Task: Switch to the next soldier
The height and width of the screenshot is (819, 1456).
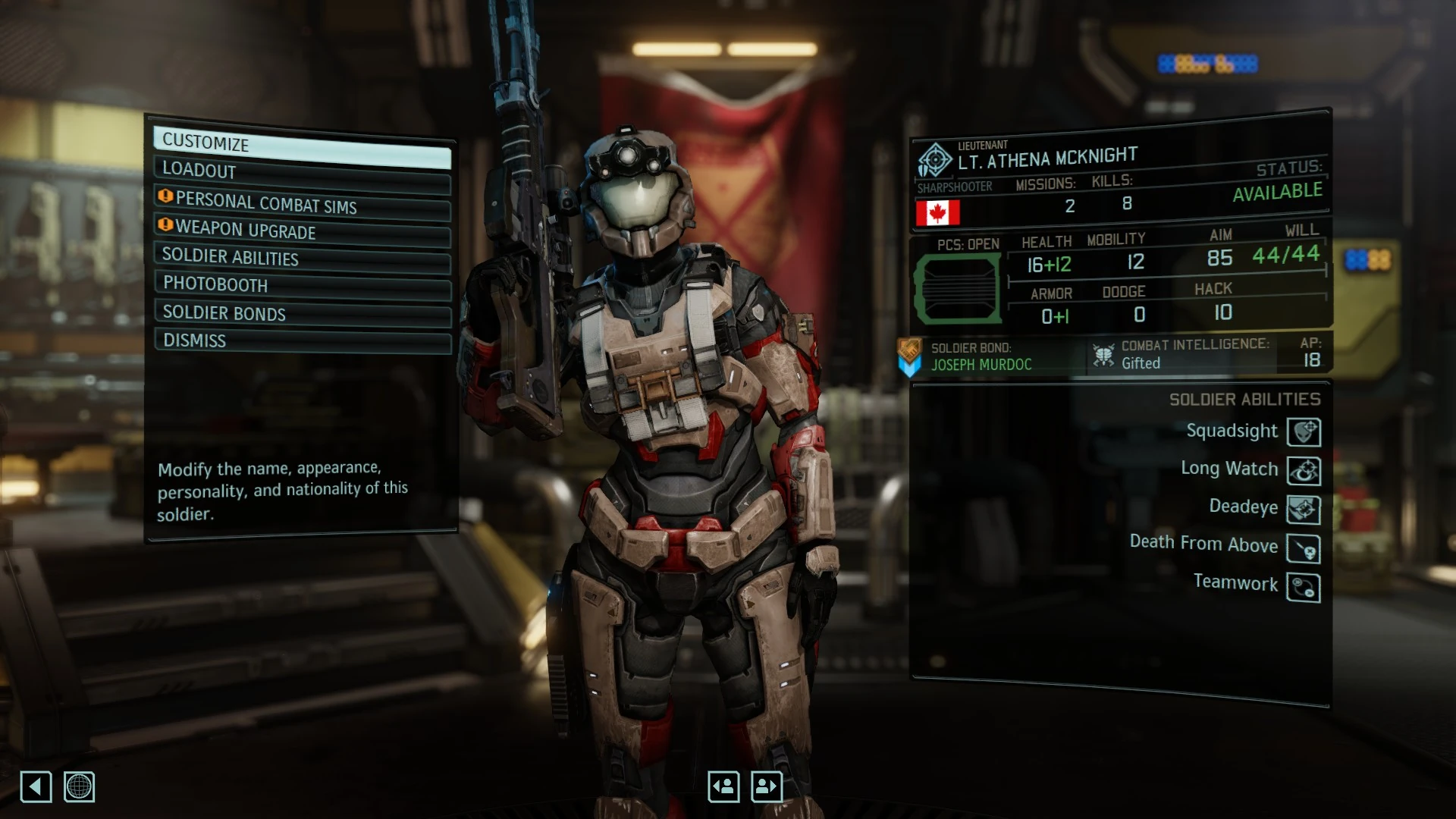Action: point(767,786)
